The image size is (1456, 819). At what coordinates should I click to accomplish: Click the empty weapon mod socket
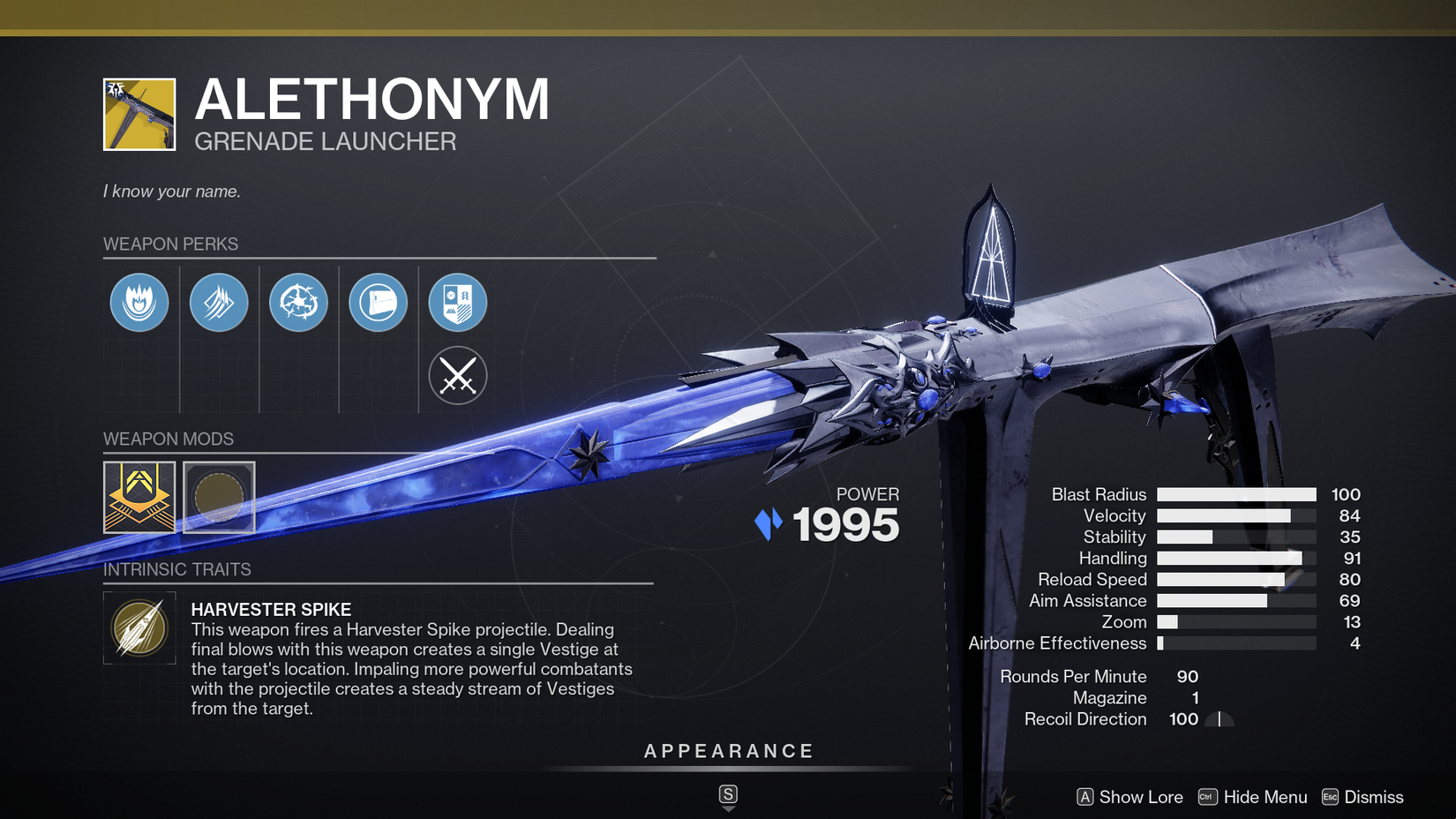tap(219, 497)
